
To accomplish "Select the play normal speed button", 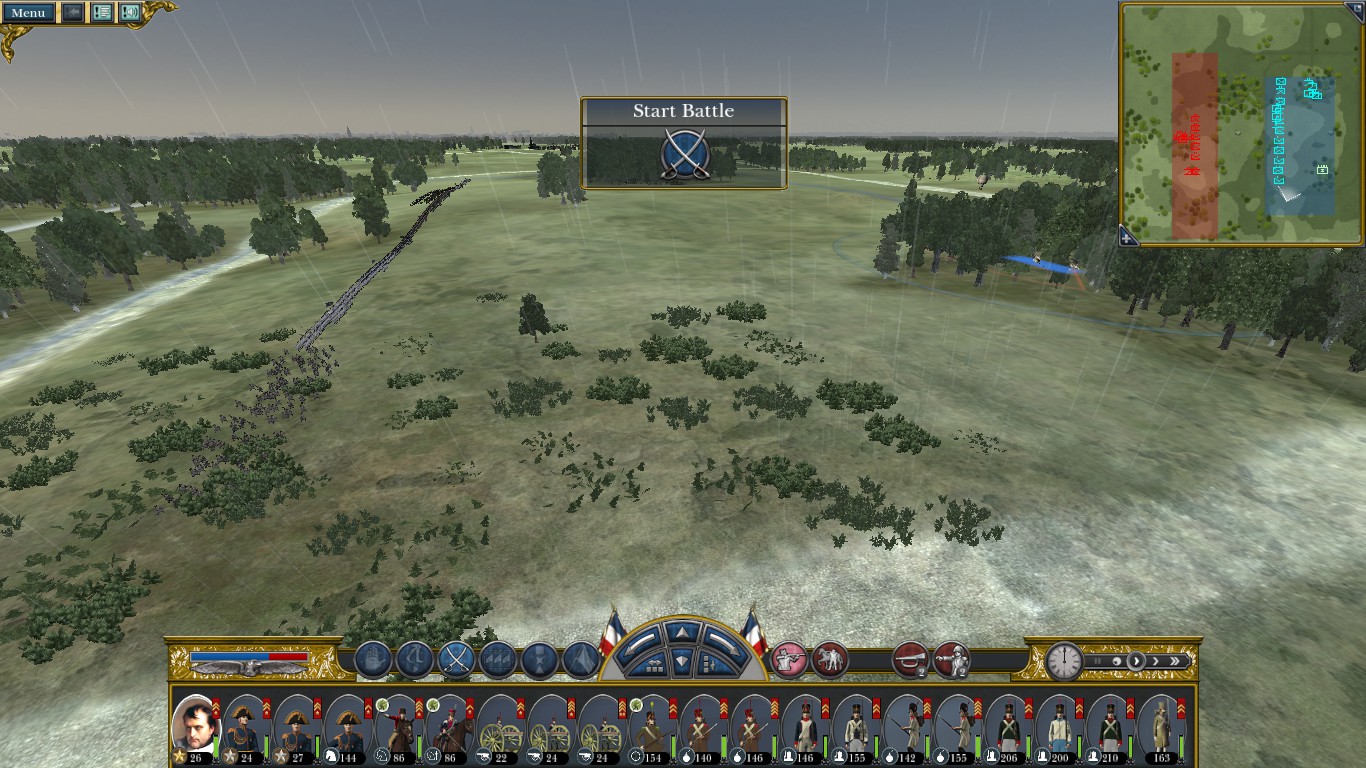I will click(x=1136, y=661).
